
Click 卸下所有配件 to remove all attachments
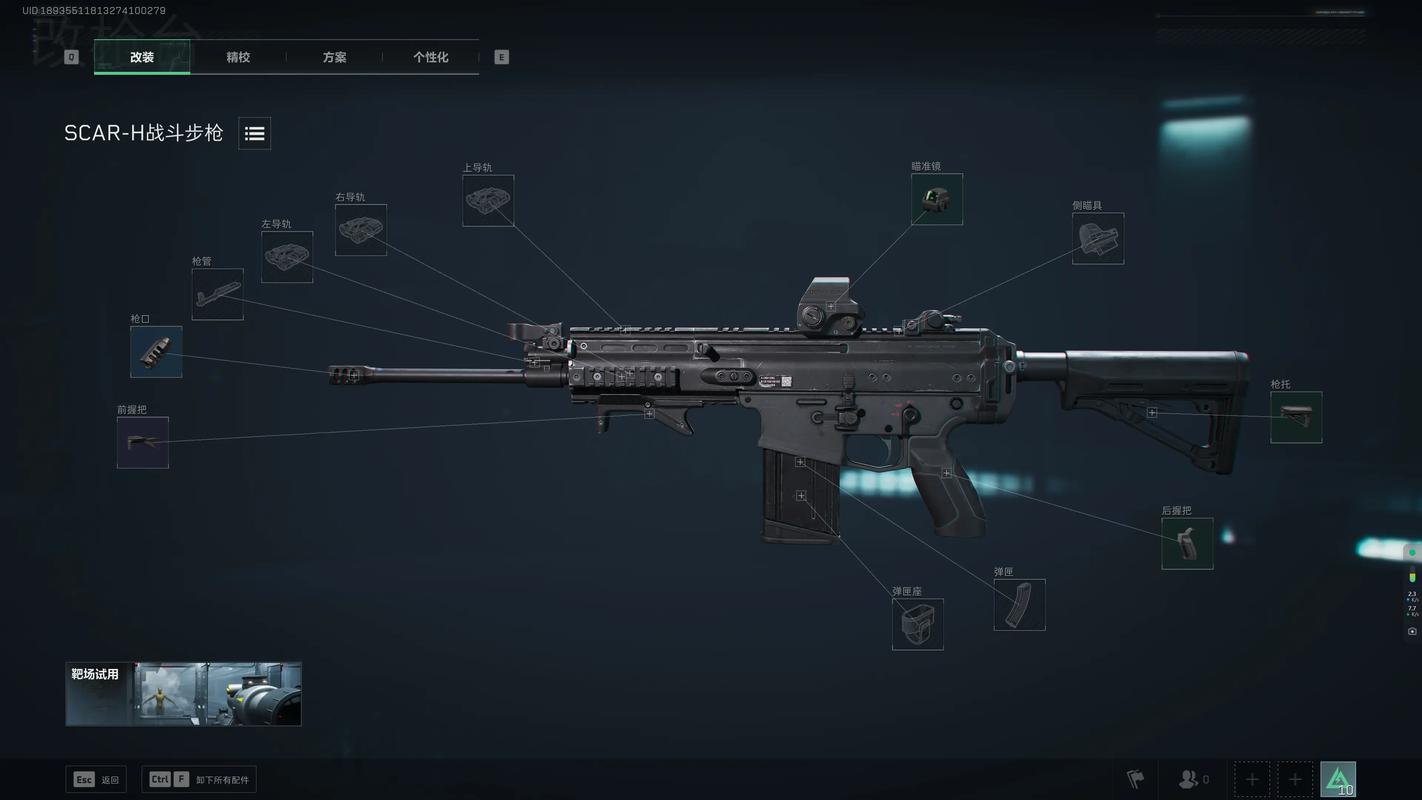point(199,780)
